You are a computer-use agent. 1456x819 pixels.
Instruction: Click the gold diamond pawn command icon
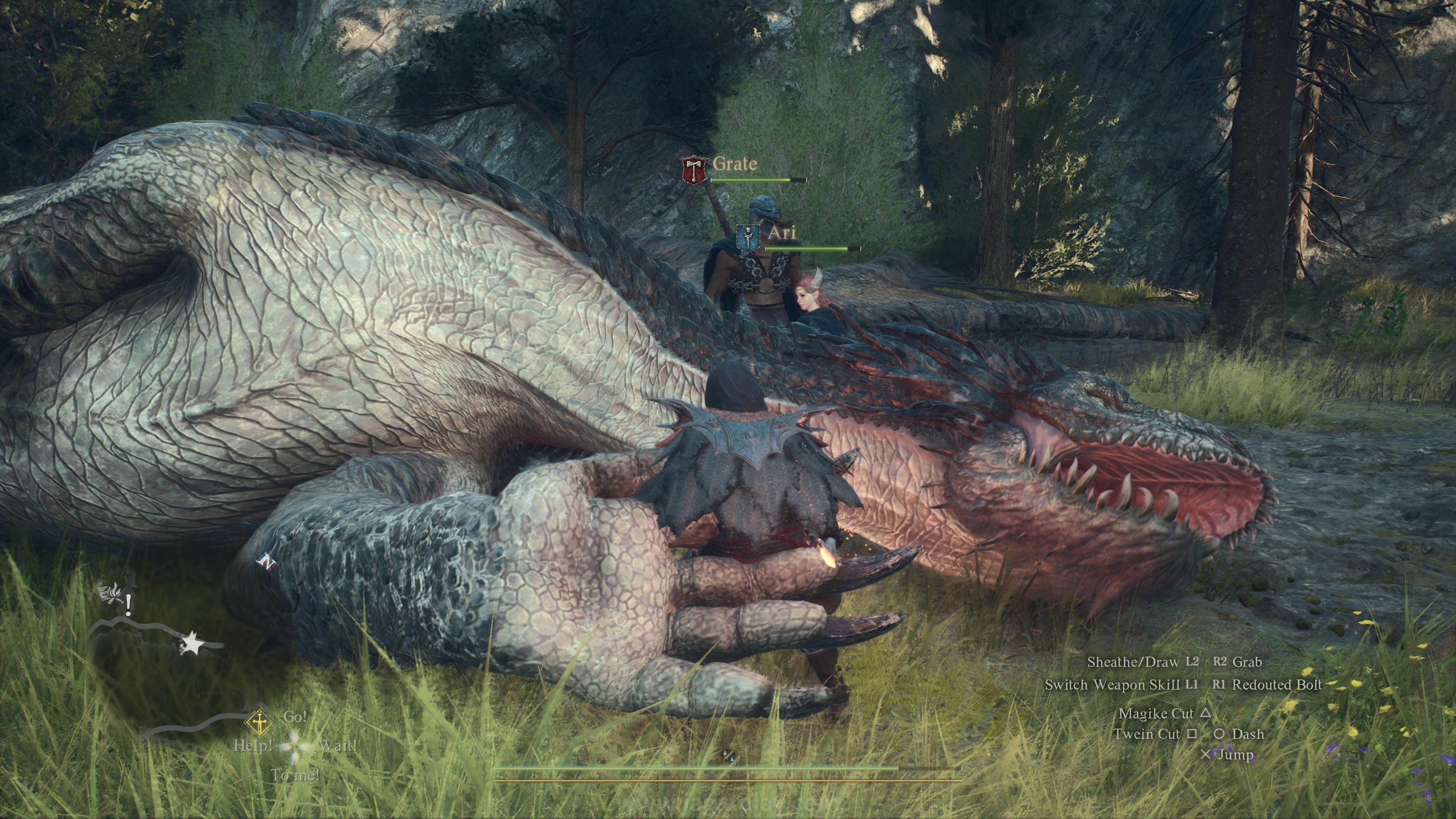[259, 722]
